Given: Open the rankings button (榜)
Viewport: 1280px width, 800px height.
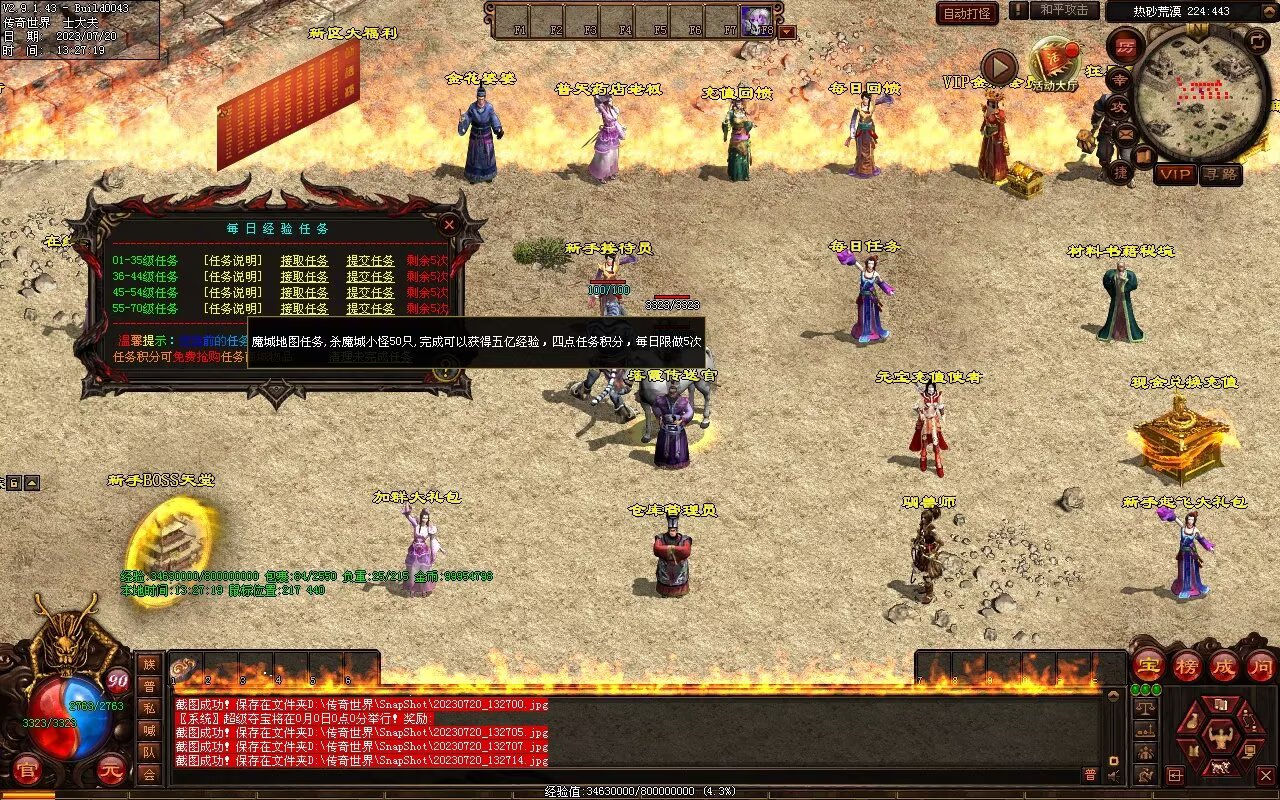Looking at the screenshot, I should click(x=1186, y=665).
